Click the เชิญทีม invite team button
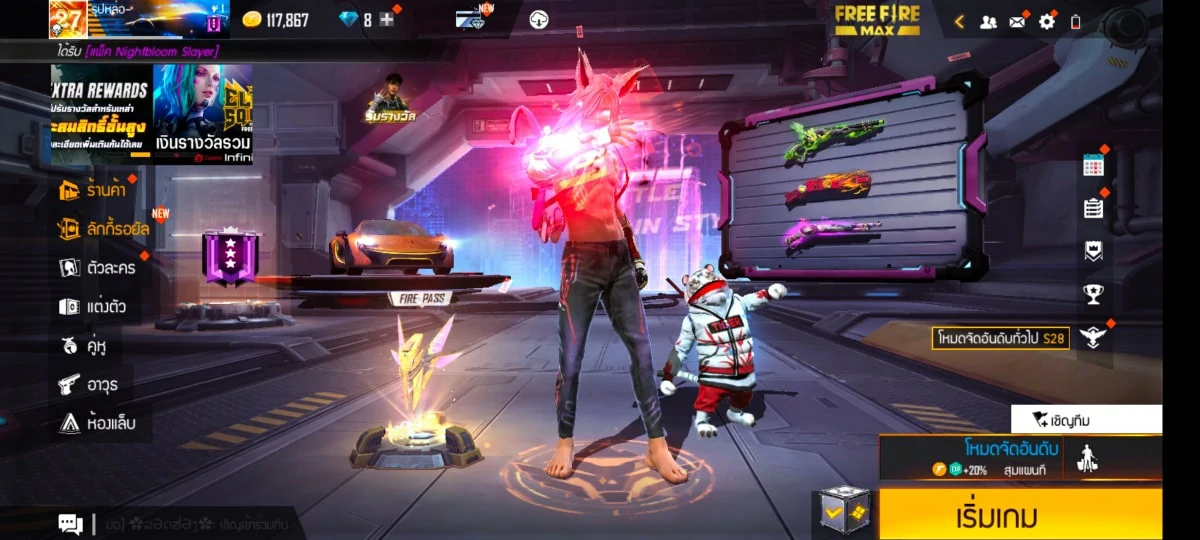 point(1087,419)
